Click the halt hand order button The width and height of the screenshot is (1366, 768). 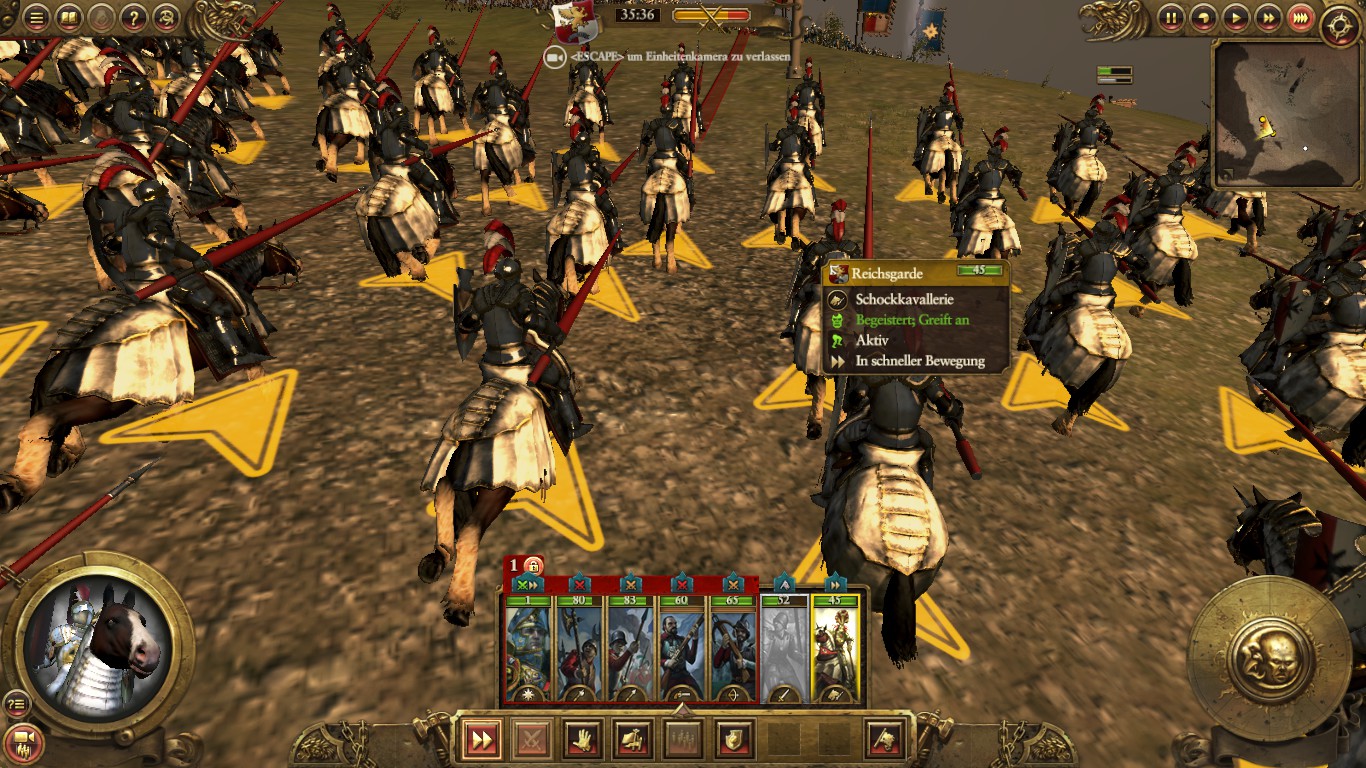point(583,740)
